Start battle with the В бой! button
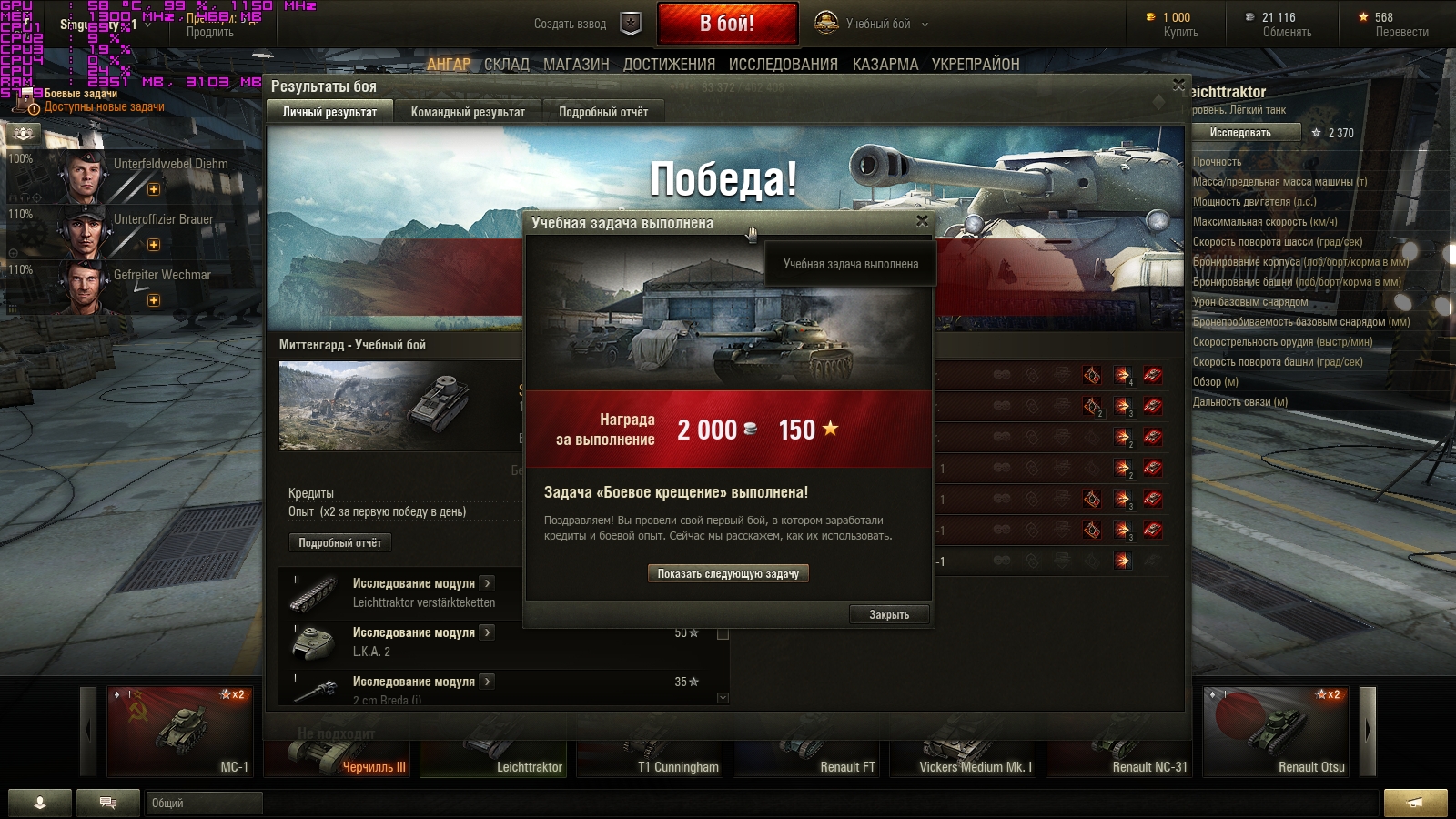1456x819 pixels. click(727, 24)
